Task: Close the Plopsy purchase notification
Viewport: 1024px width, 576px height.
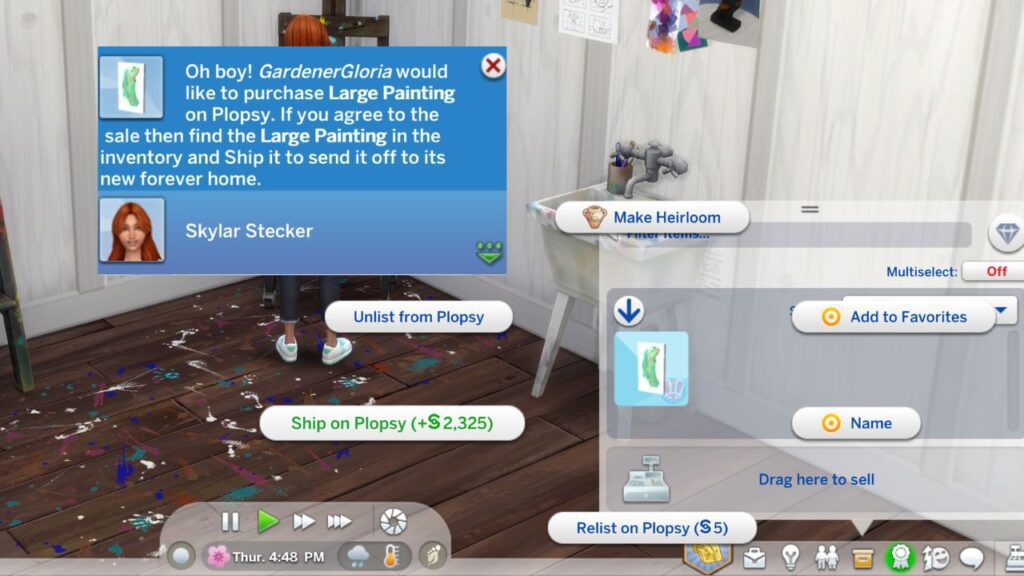Action: 492,67
